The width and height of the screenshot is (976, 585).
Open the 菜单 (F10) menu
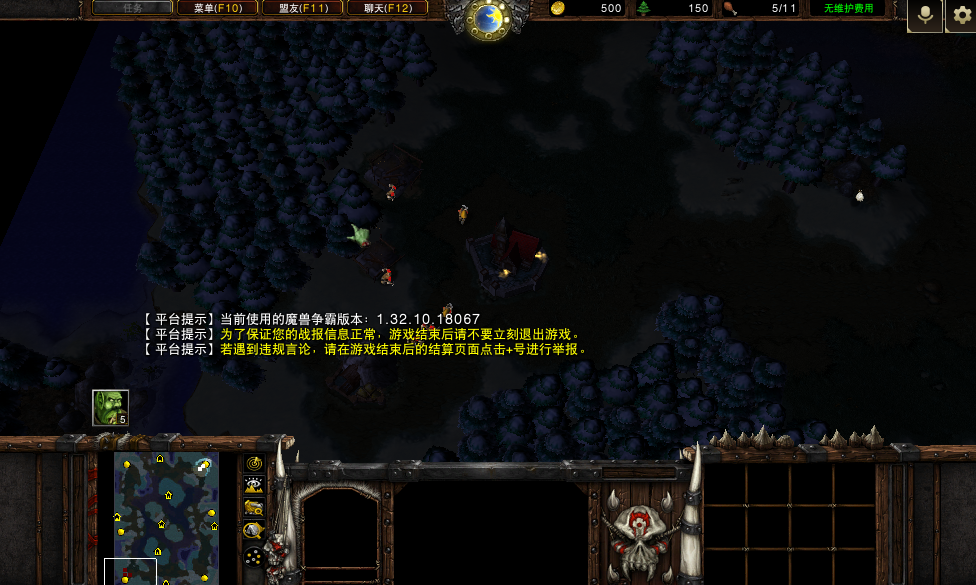point(217,8)
